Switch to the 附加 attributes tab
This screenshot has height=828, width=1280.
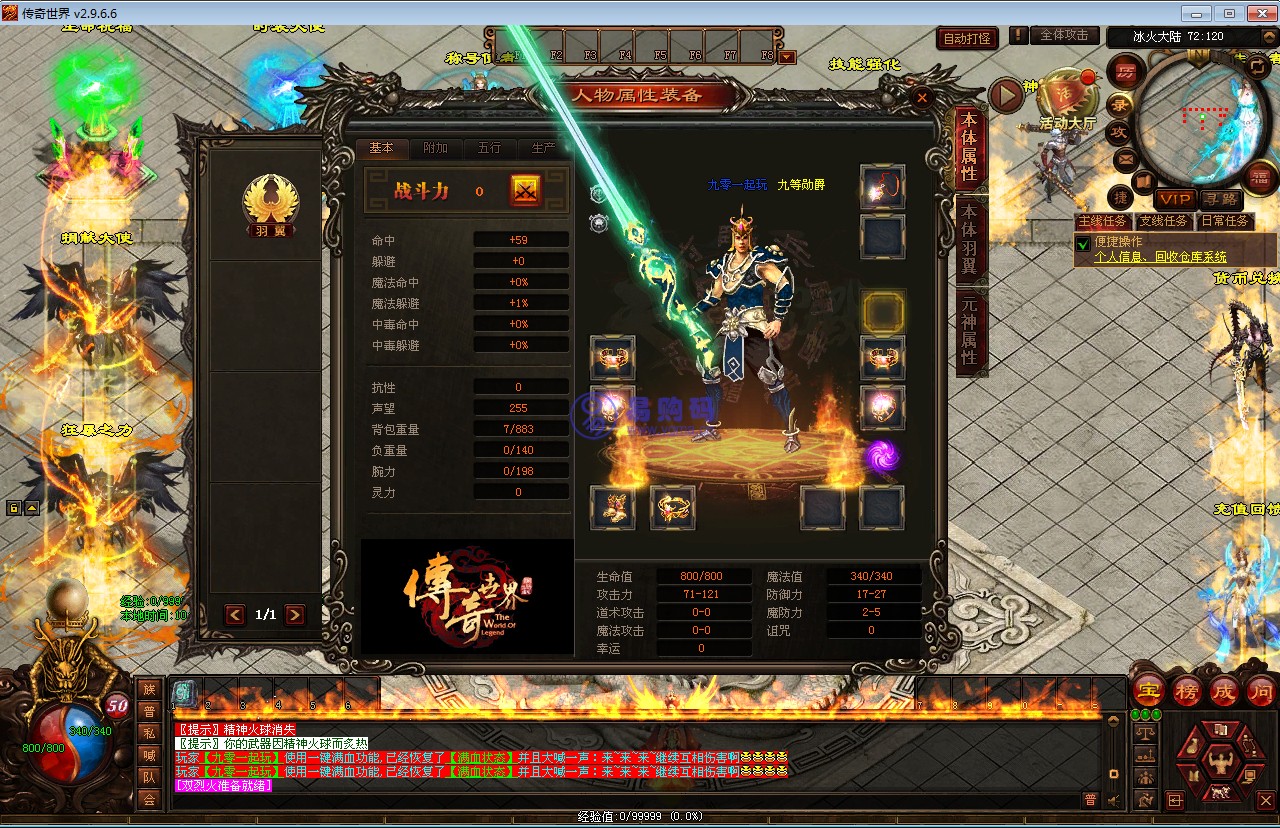(435, 148)
